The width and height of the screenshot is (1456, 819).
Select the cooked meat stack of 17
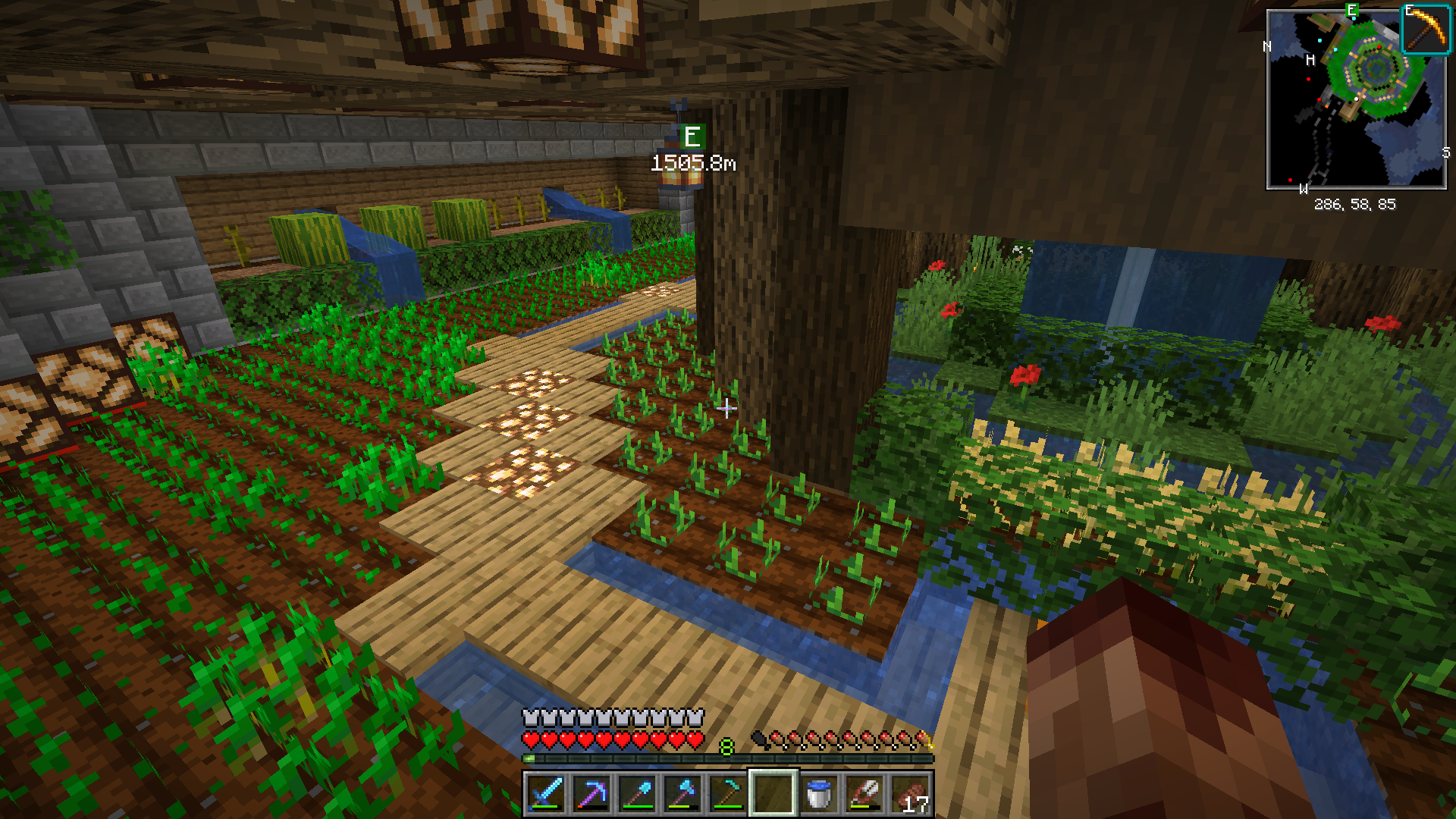tap(910, 794)
